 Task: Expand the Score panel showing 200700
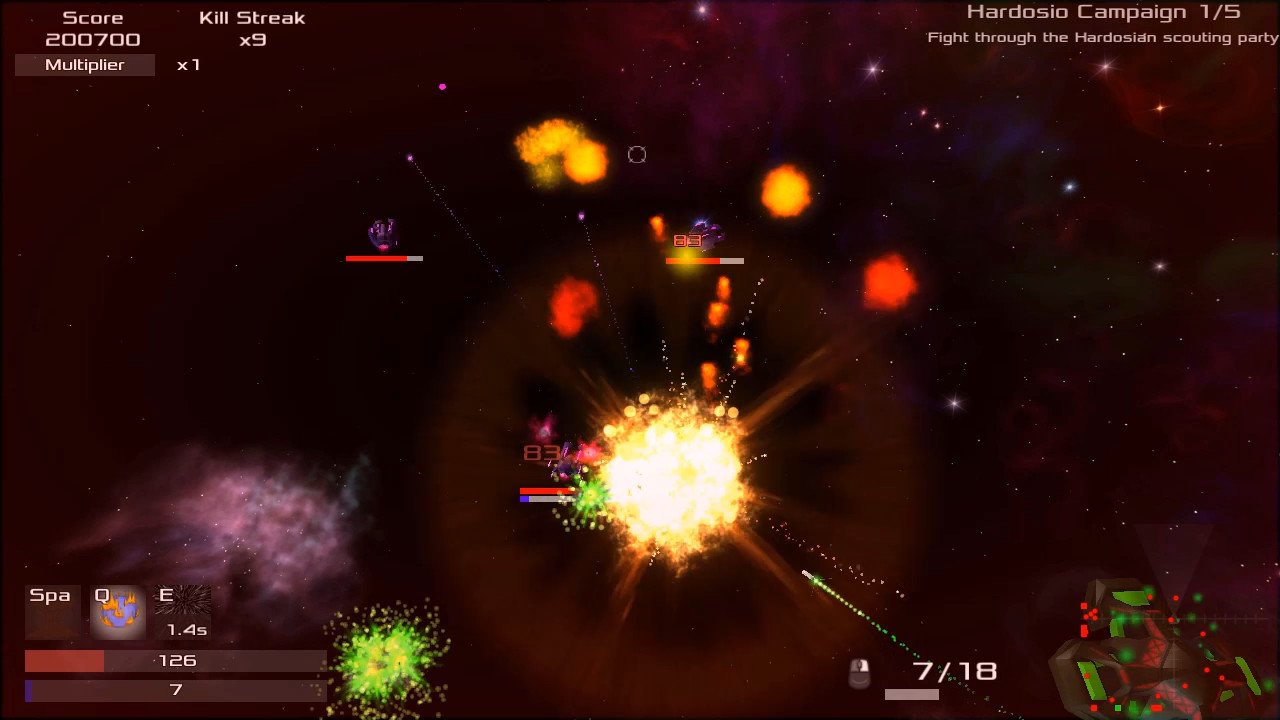[x=93, y=28]
